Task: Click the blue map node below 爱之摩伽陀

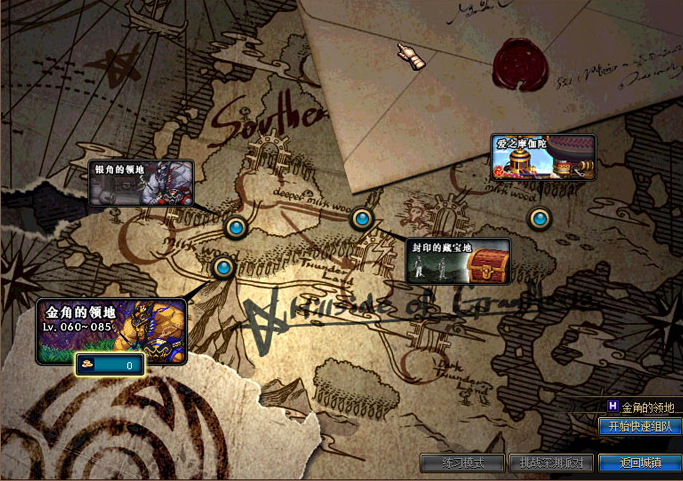Action: click(540, 218)
